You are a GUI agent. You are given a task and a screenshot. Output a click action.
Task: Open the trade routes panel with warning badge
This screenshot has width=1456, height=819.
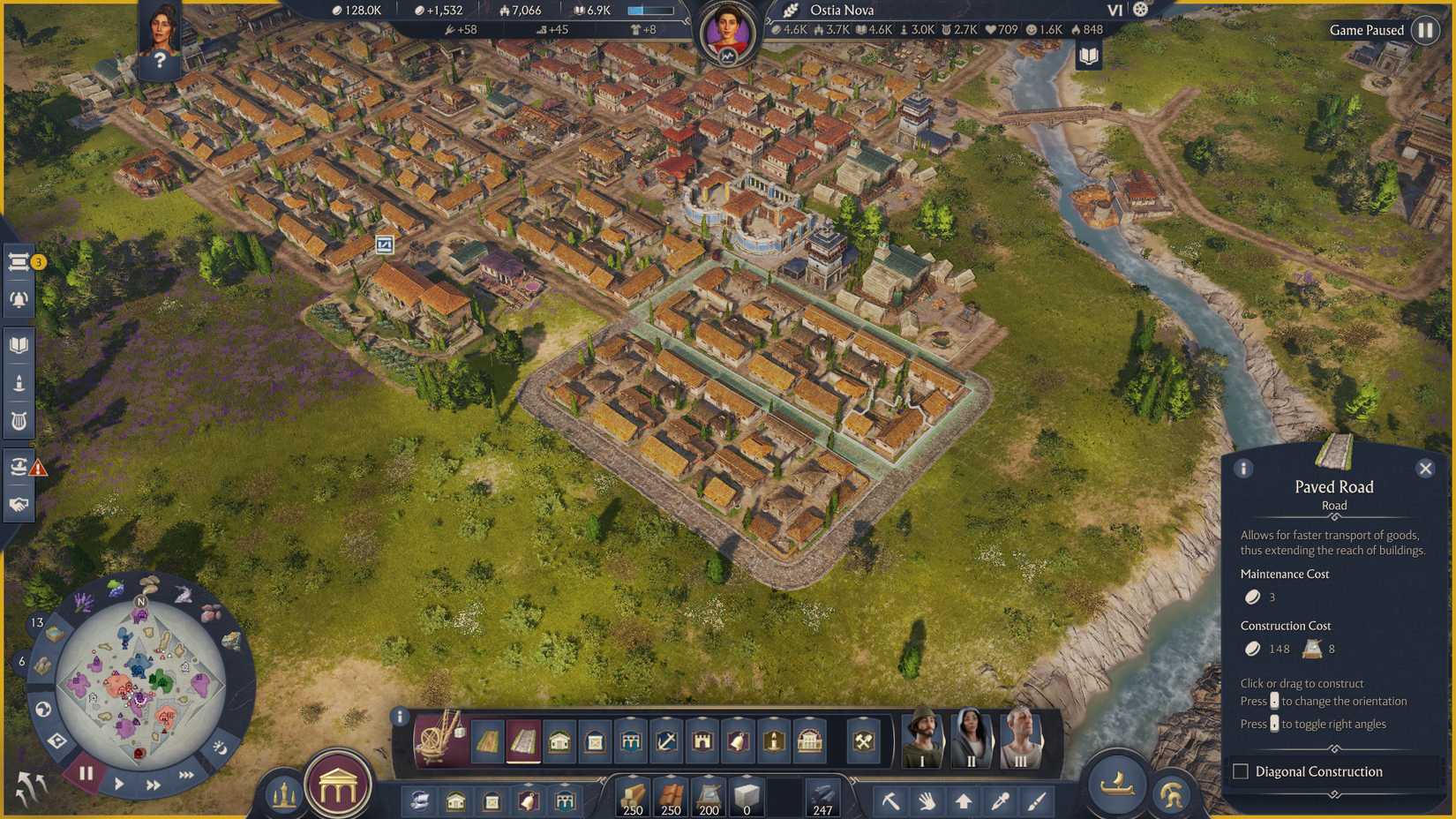point(19,465)
